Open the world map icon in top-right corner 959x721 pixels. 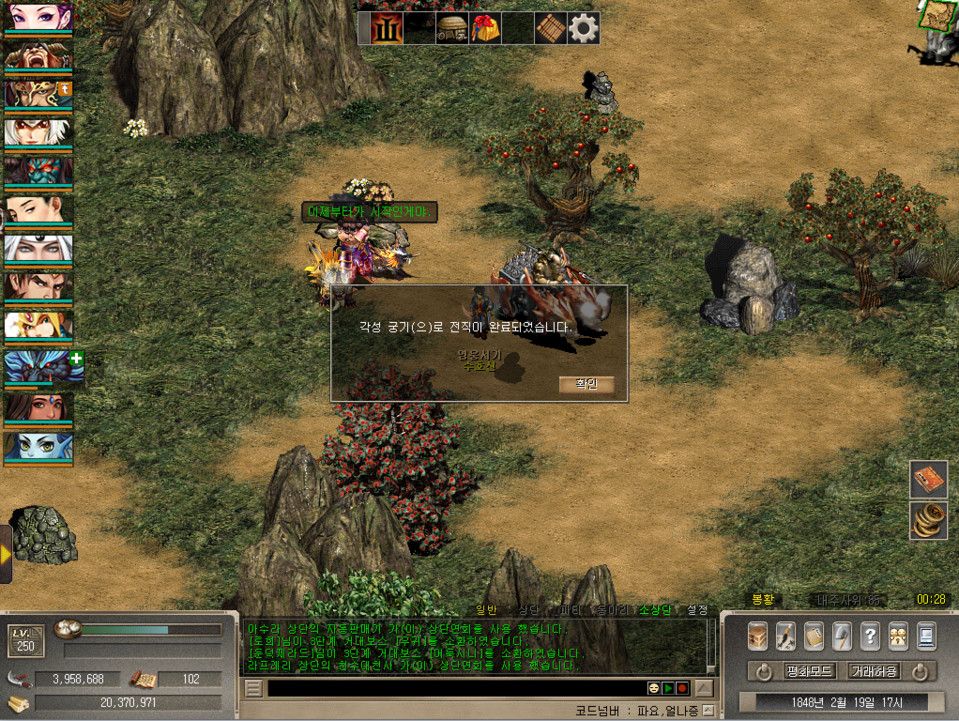coord(938,15)
